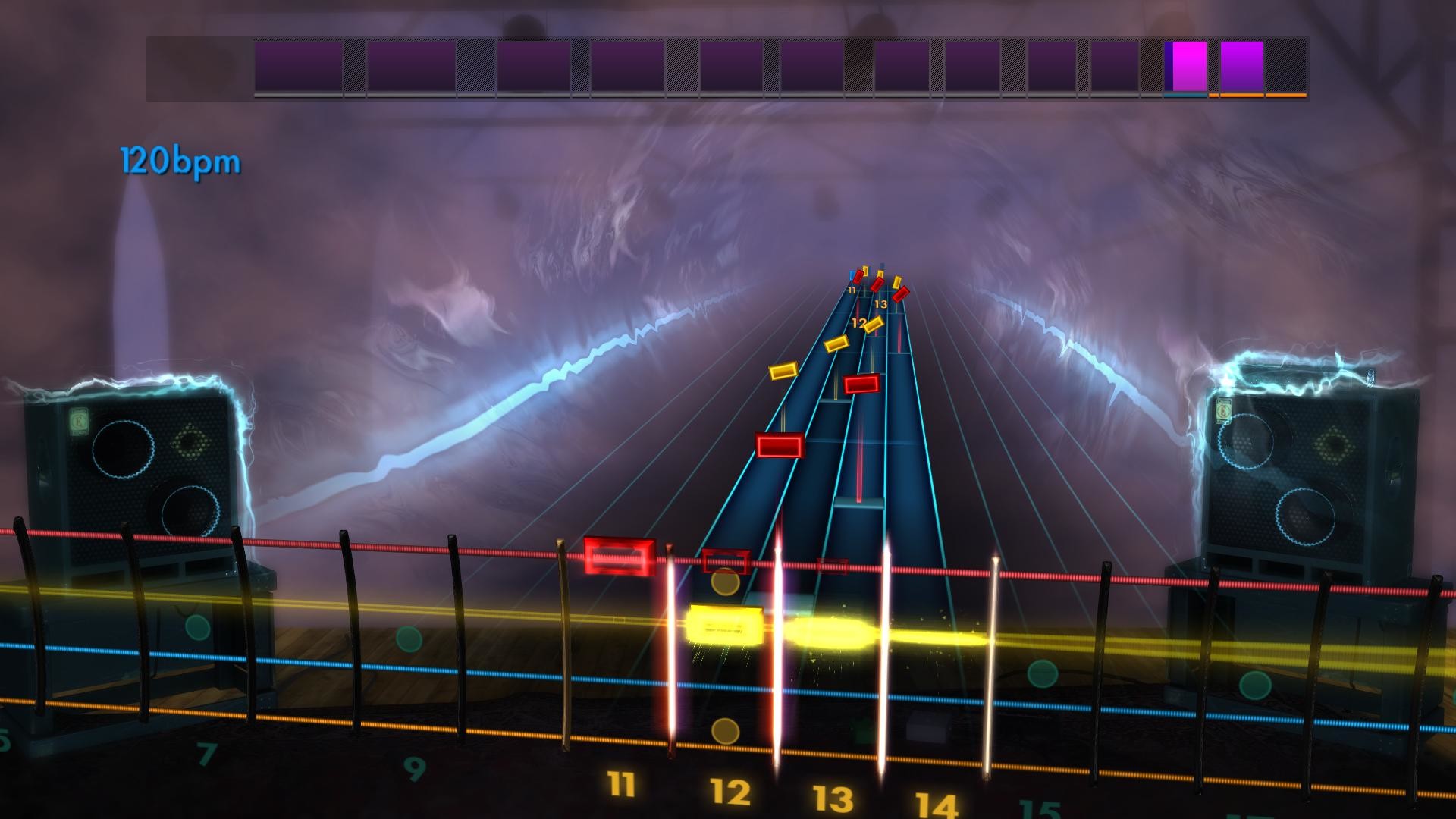
Task: Click the 120bpm indicator
Action: (x=180, y=159)
